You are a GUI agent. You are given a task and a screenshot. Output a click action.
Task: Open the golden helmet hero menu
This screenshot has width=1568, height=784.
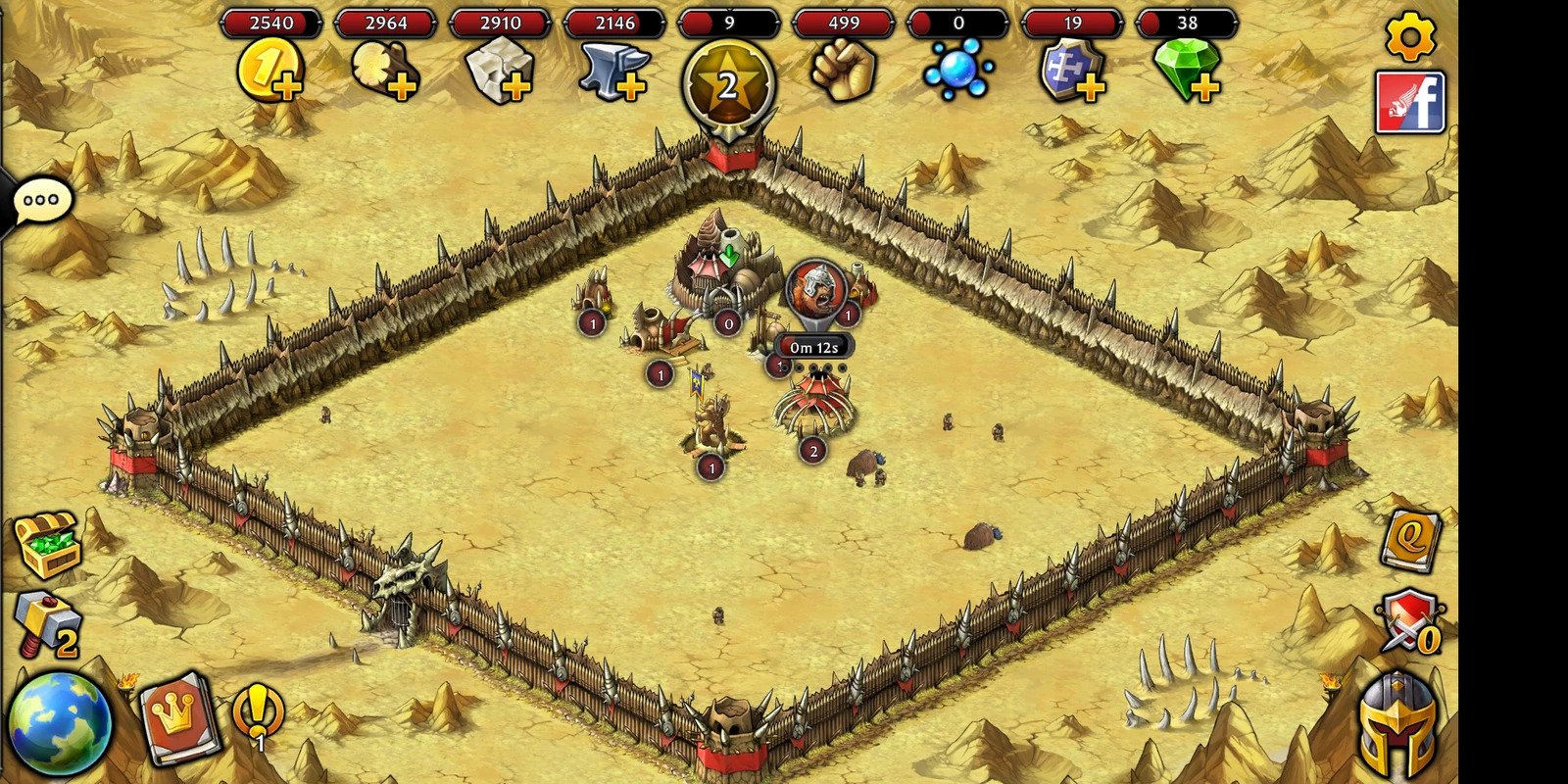pos(1398,725)
